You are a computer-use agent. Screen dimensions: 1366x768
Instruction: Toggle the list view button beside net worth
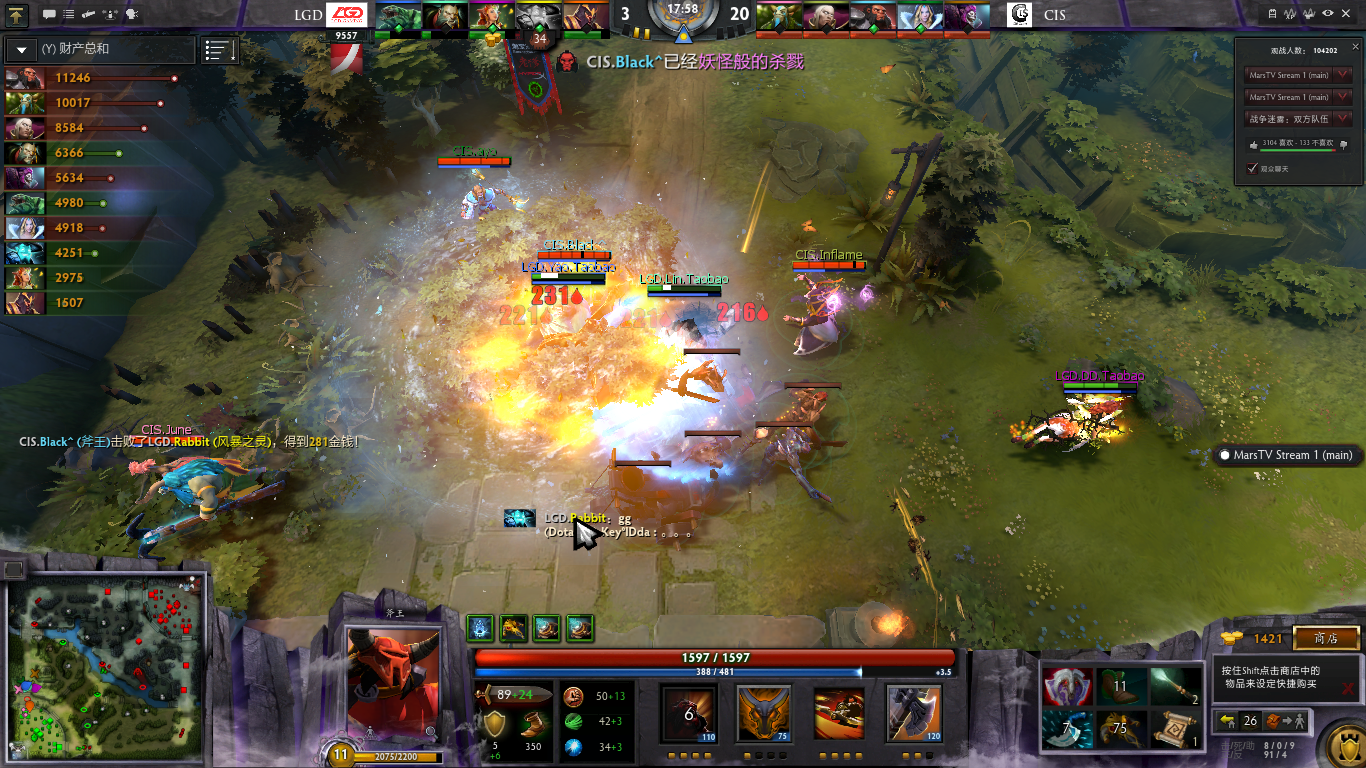pyautogui.click(x=220, y=50)
